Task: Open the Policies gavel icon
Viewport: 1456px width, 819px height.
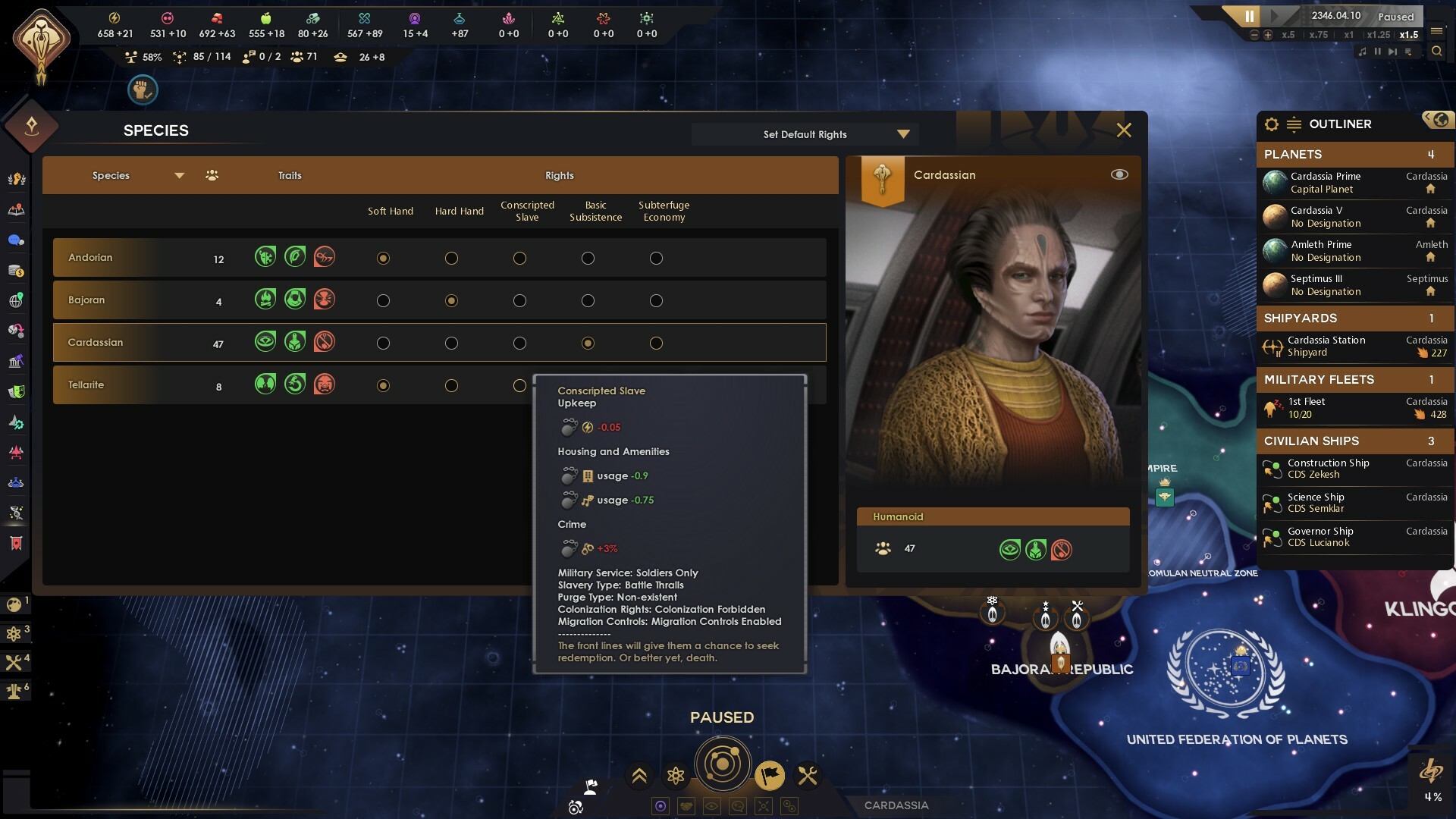Action: click(15, 360)
